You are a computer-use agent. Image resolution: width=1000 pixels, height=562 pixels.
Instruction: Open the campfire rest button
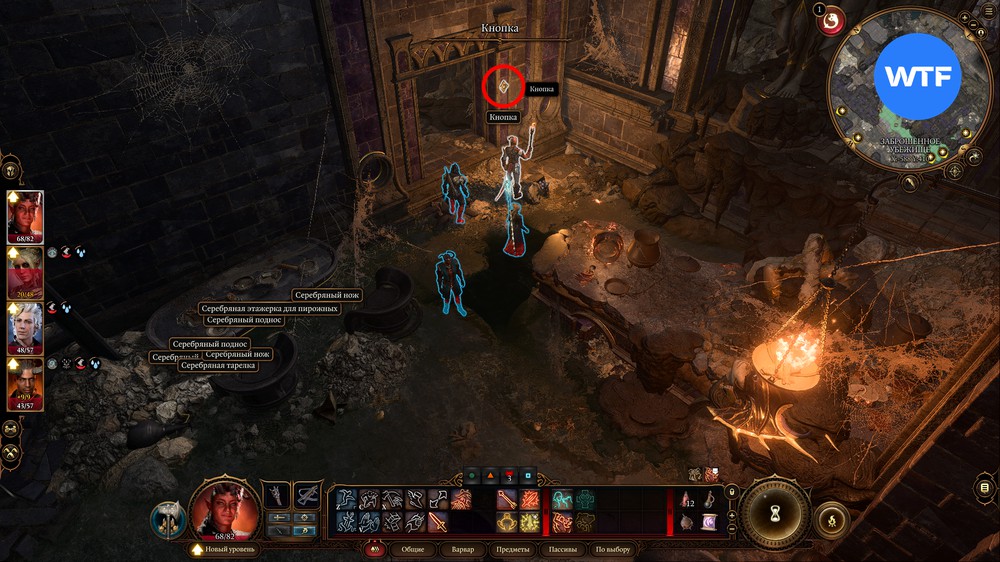click(831, 520)
